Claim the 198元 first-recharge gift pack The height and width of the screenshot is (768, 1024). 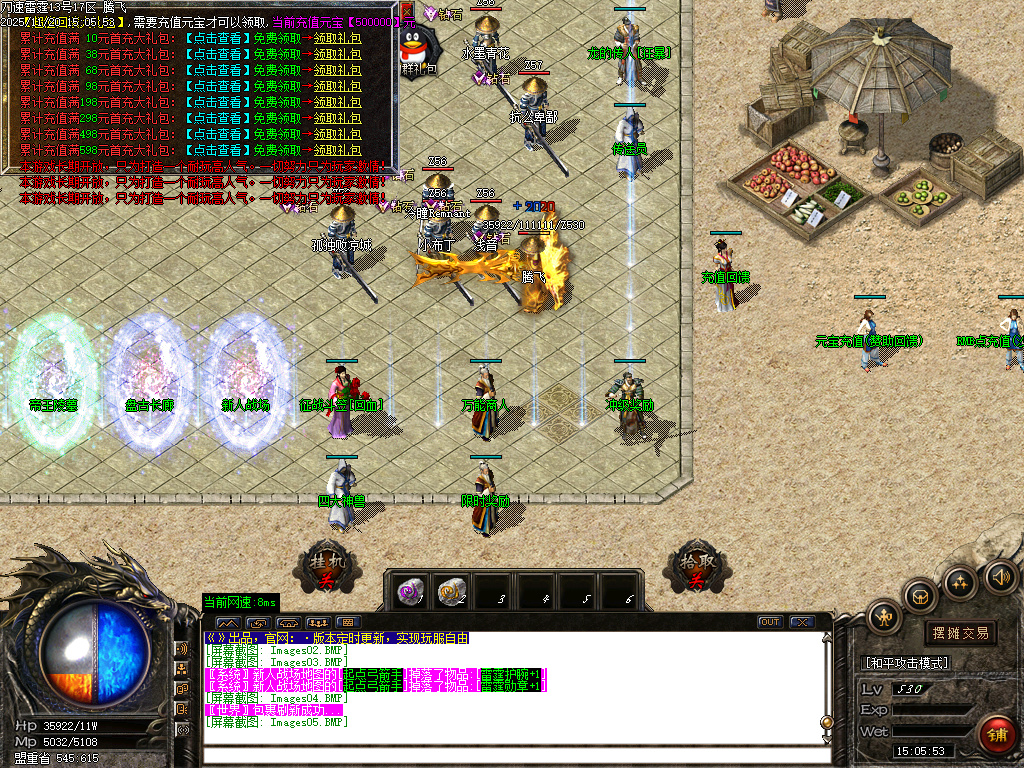[337, 102]
